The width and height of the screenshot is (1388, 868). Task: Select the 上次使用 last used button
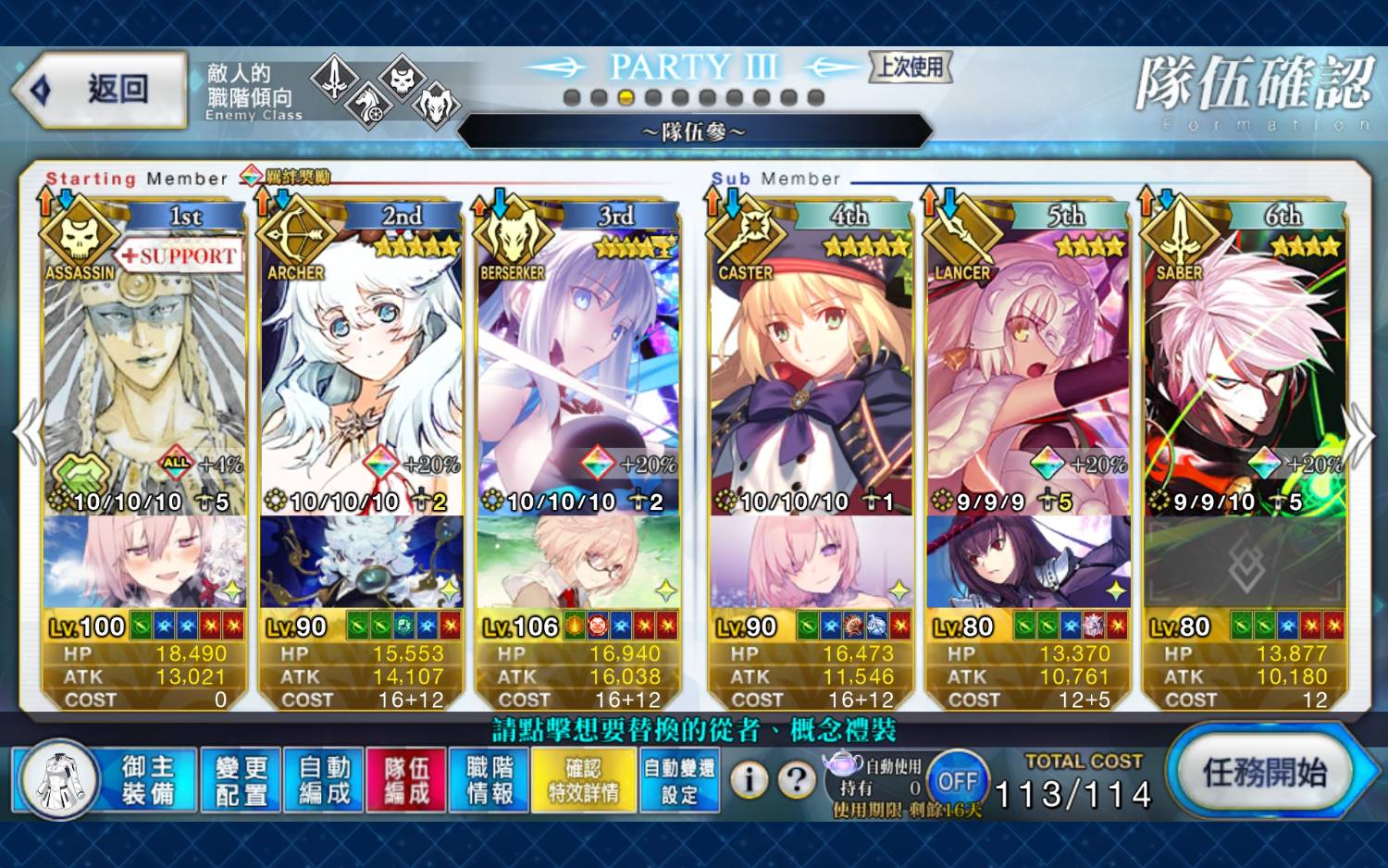pyautogui.click(x=911, y=67)
